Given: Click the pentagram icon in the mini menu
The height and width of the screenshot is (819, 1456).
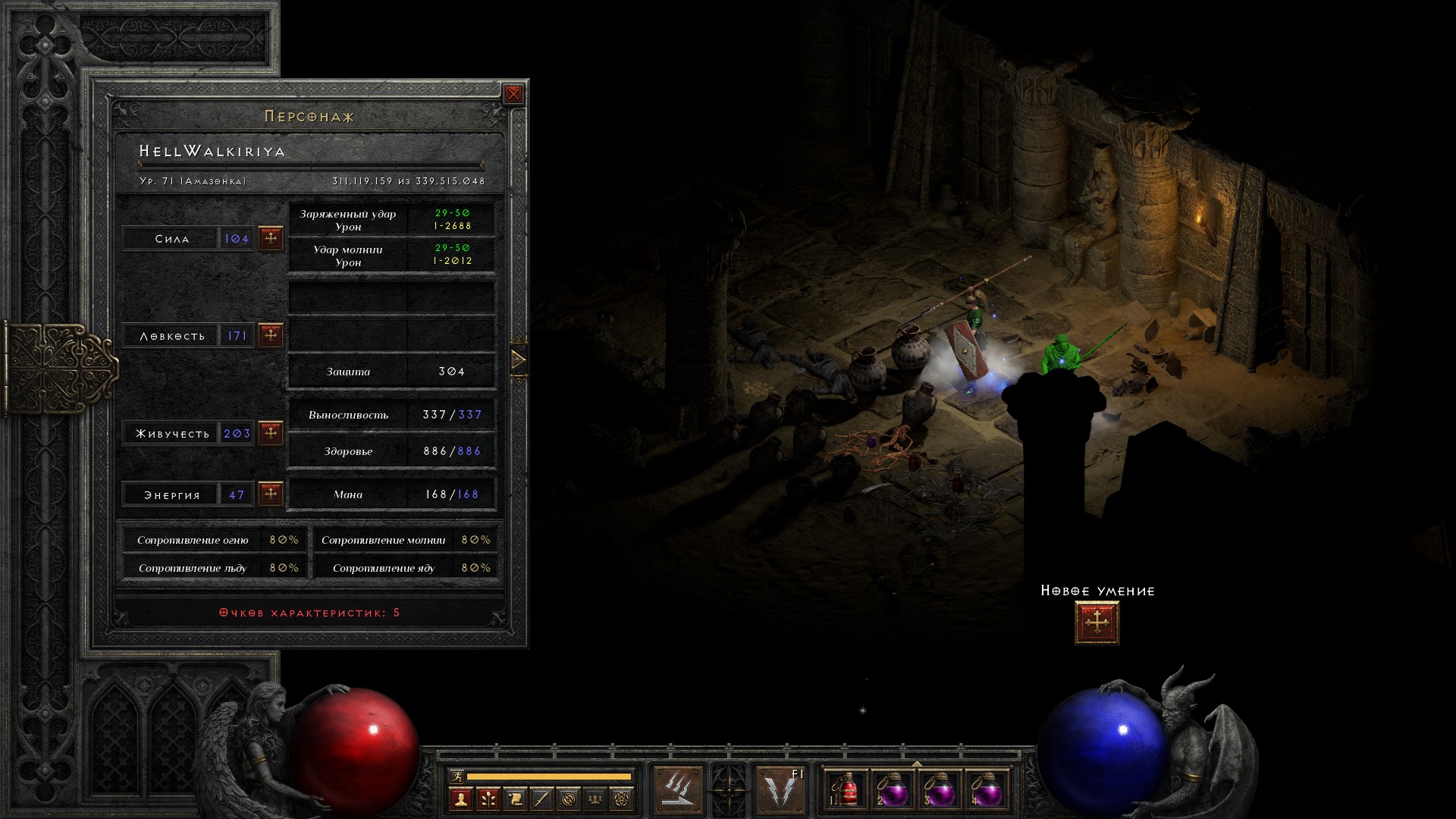Looking at the screenshot, I should click(622, 799).
